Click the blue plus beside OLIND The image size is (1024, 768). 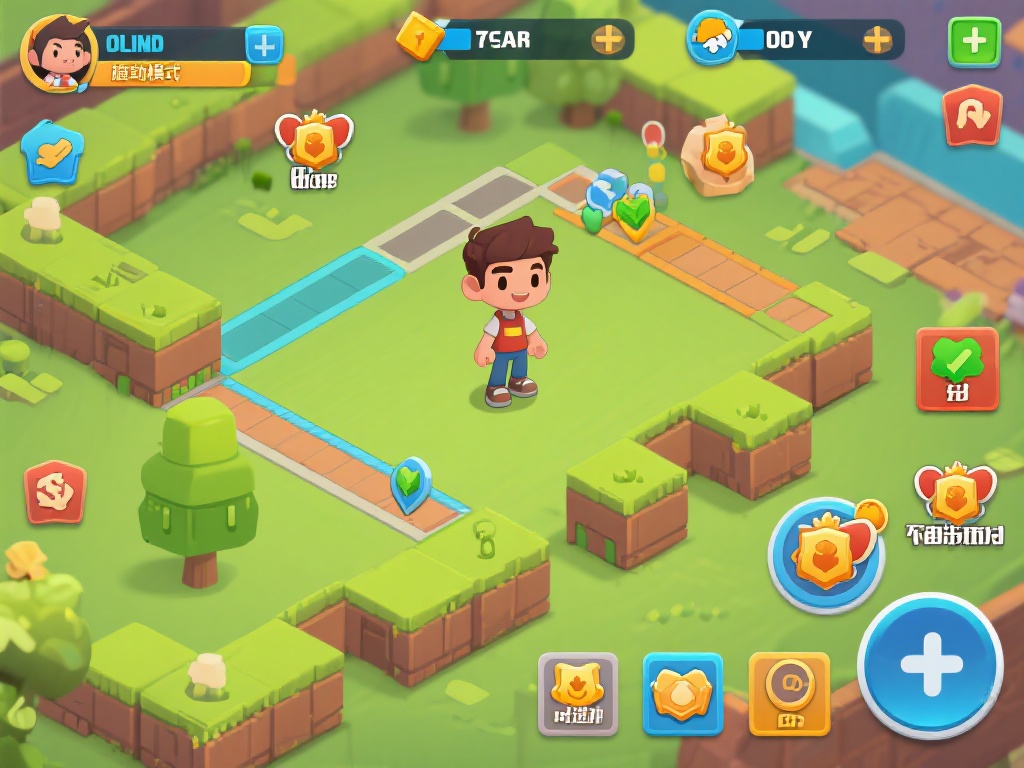pyautogui.click(x=264, y=44)
